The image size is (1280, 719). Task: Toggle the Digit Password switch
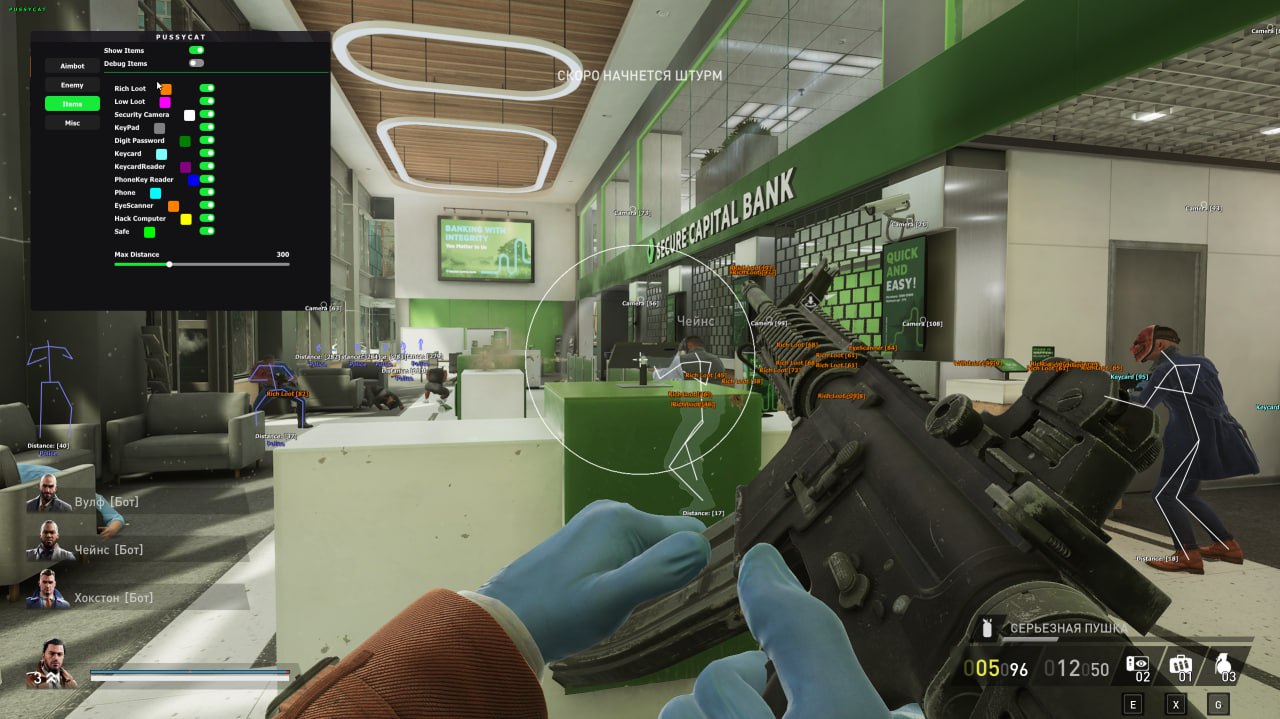point(207,140)
